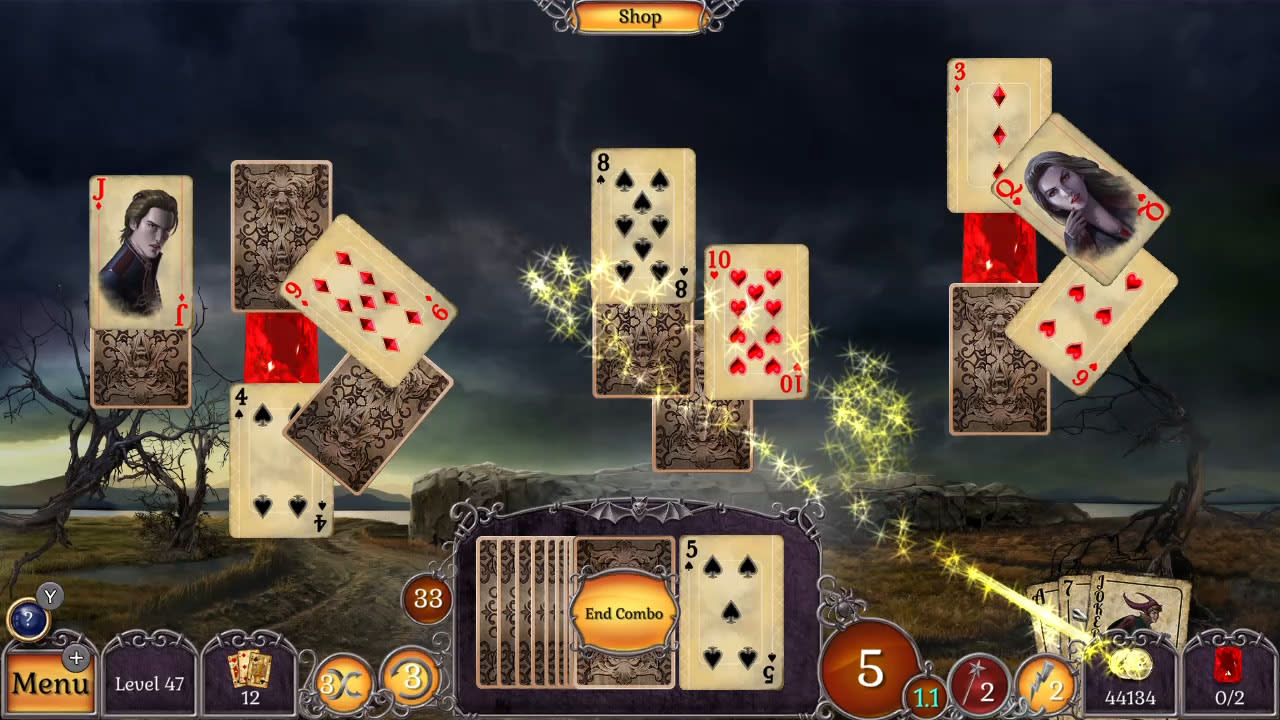This screenshot has height=720, width=1280.
Task: Open the Shop
Action: tap(640, 17)
